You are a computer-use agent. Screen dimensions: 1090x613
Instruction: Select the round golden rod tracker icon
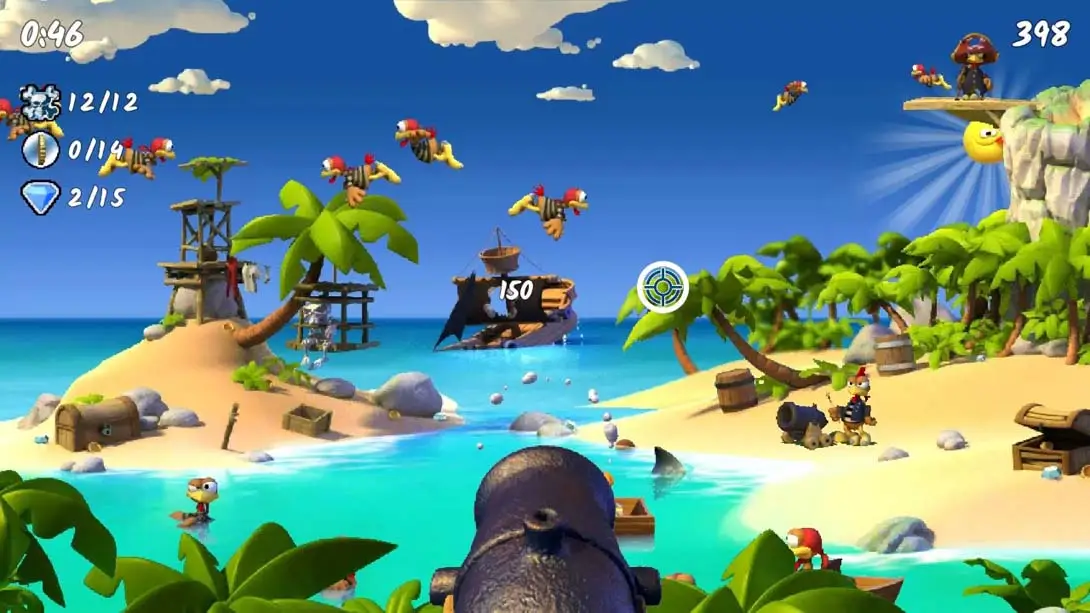click(40, 150)
